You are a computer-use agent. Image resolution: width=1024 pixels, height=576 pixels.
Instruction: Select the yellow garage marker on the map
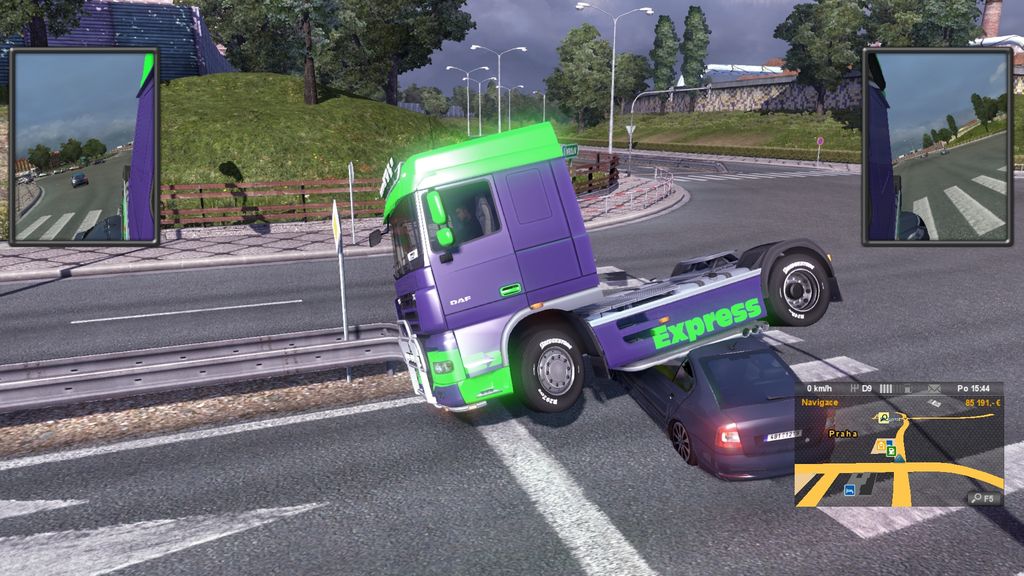pos(880,445)
